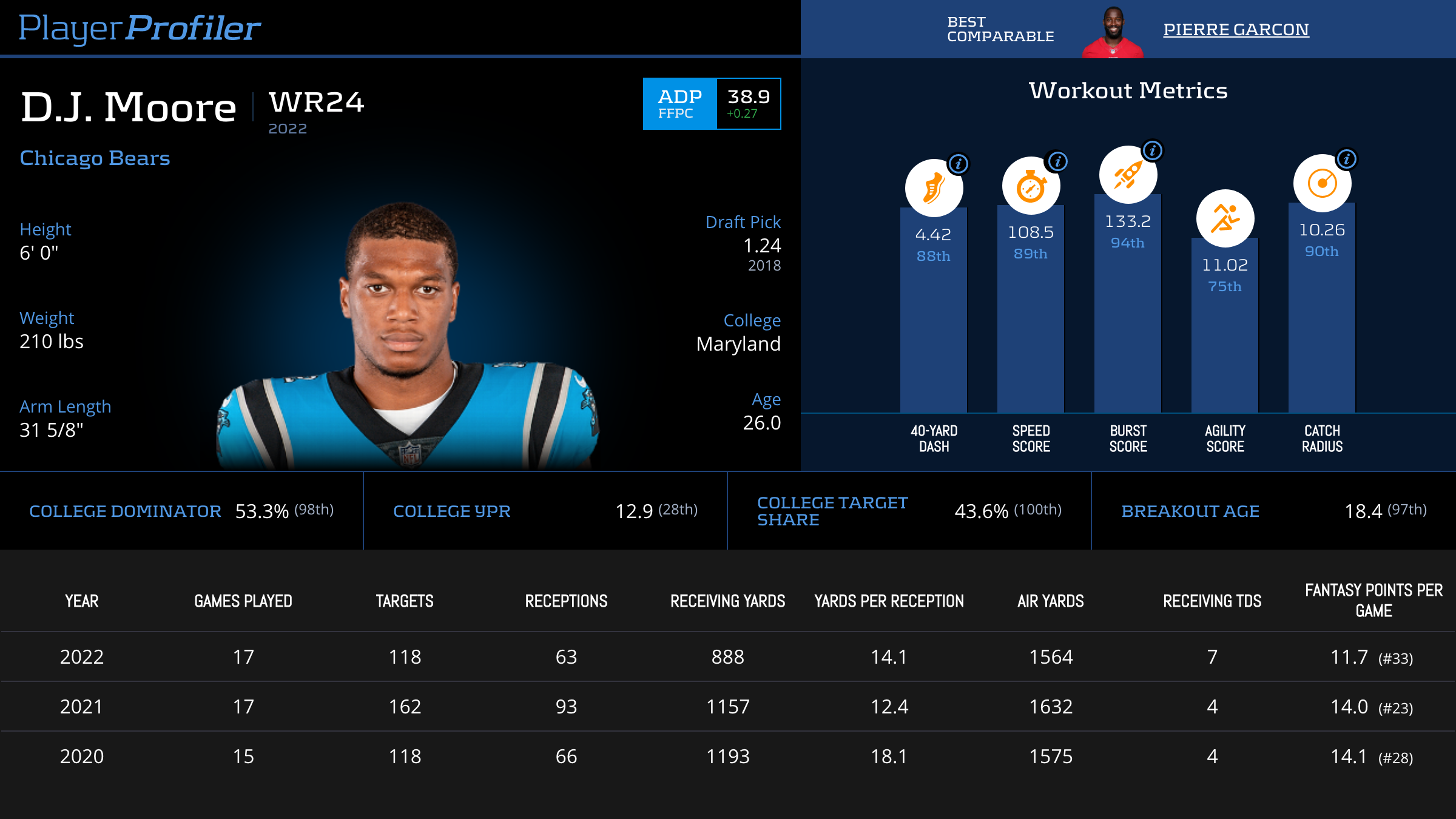The height and width of the screenshot is (819, 1456).
Task: View the Burst Score info icon
Action: pos(1153,150)
